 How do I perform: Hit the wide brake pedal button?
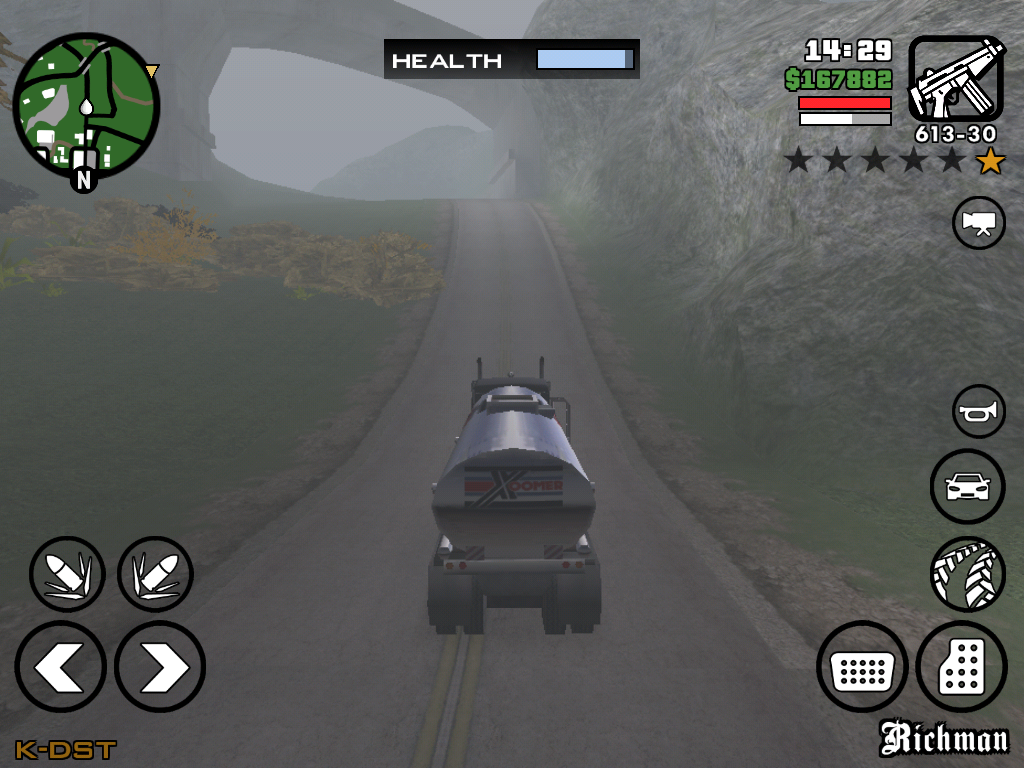pos(862,667)
